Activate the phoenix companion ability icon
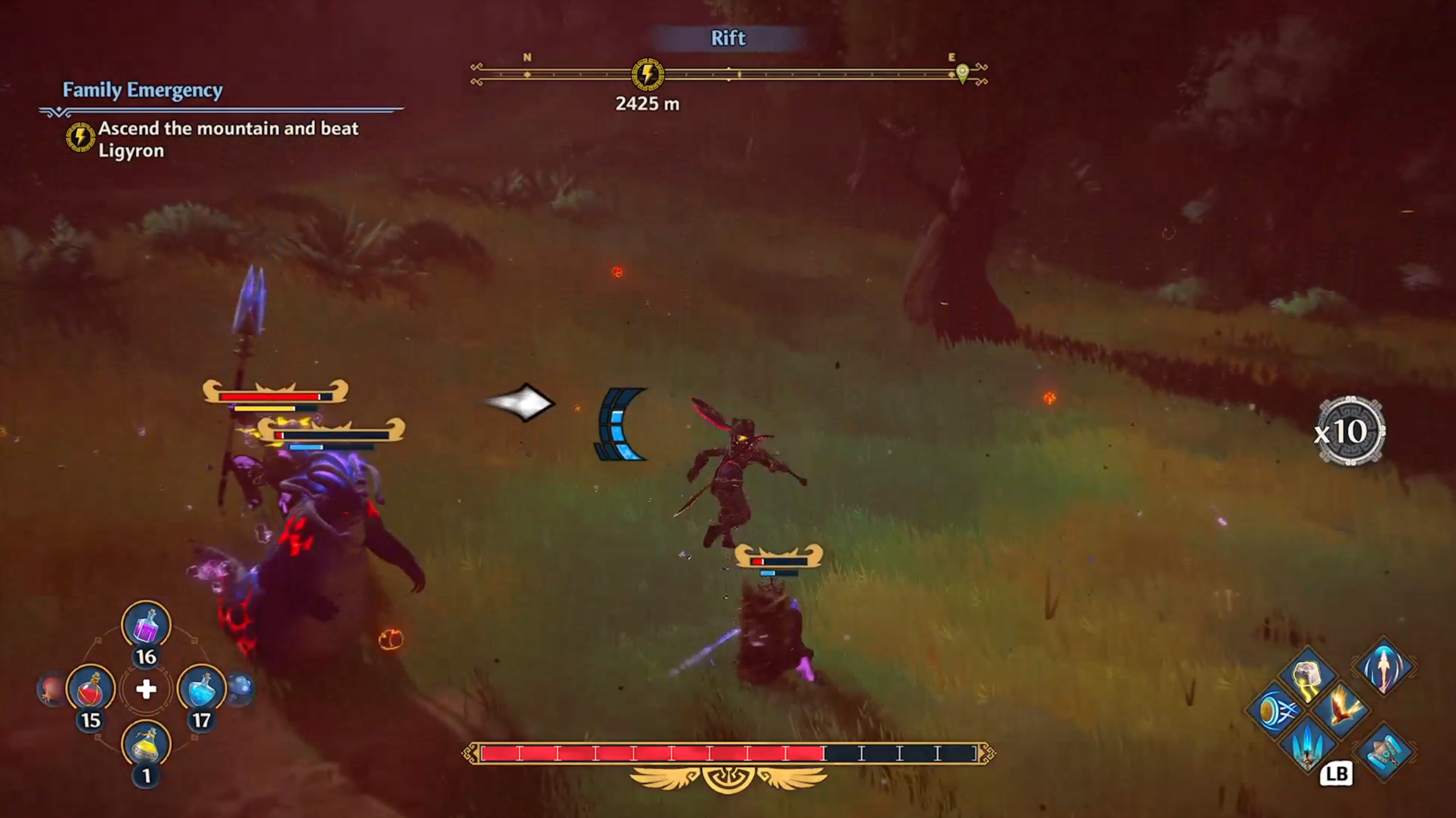Screen dimensions: 1456x818 [1343, 710]
